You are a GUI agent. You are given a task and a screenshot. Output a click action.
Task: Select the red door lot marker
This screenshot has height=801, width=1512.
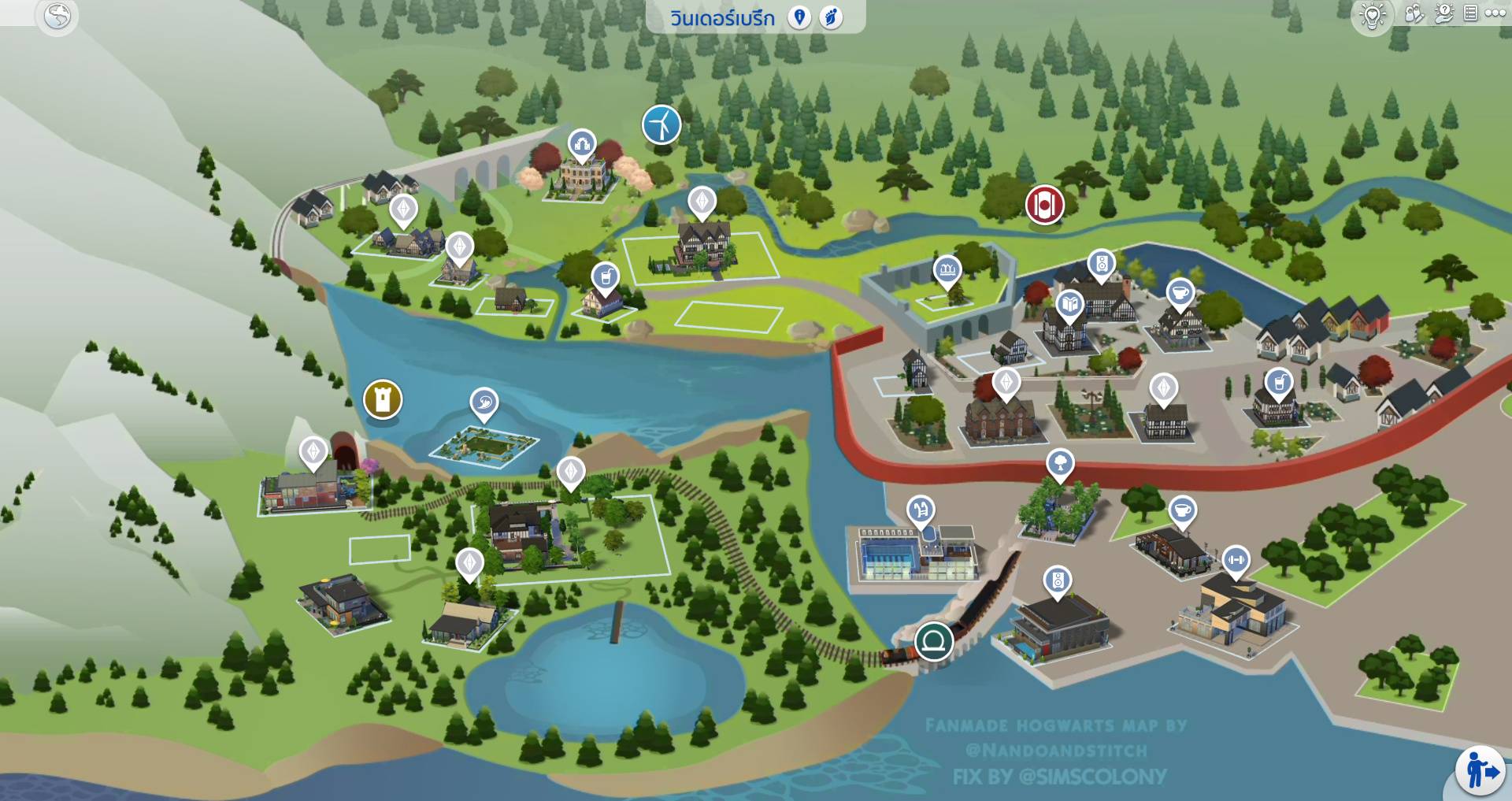click(x=1044, y=205)
